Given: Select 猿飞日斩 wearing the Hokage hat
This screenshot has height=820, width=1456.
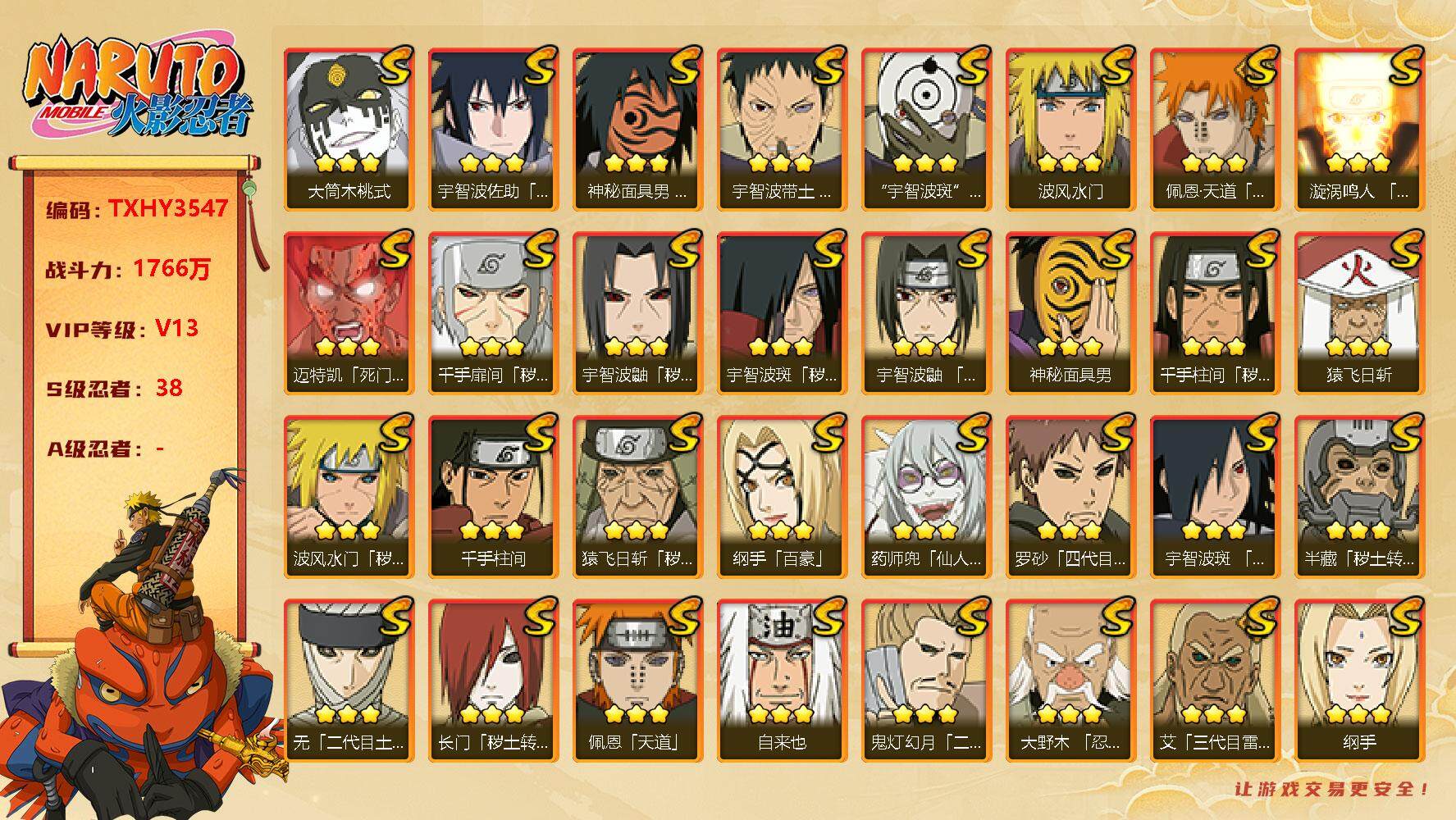Looking at the screenshot, I should pos(1359,312).
